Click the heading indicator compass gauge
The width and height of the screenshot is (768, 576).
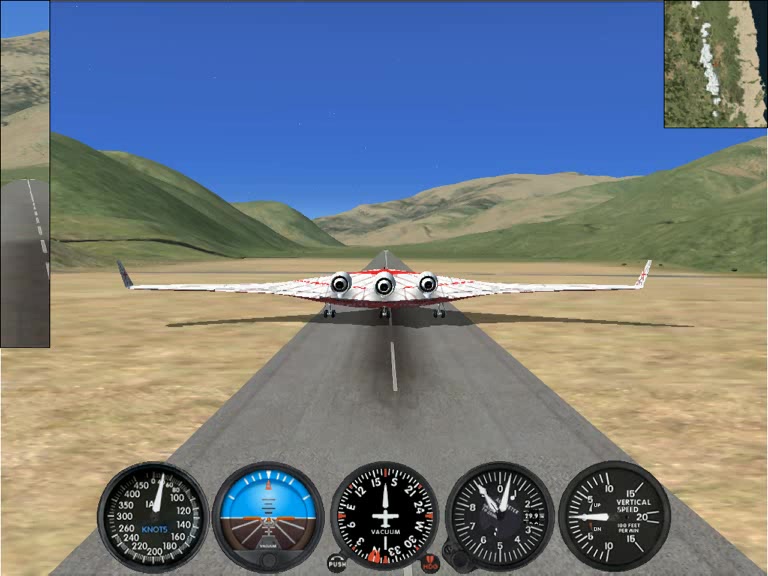(x=385, y=516)
